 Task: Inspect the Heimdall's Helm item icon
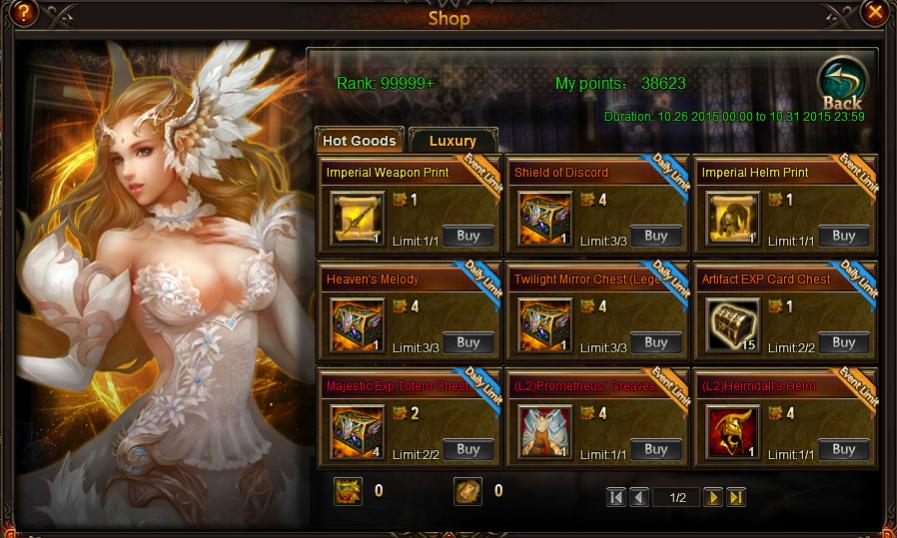(x=733, y=432)
